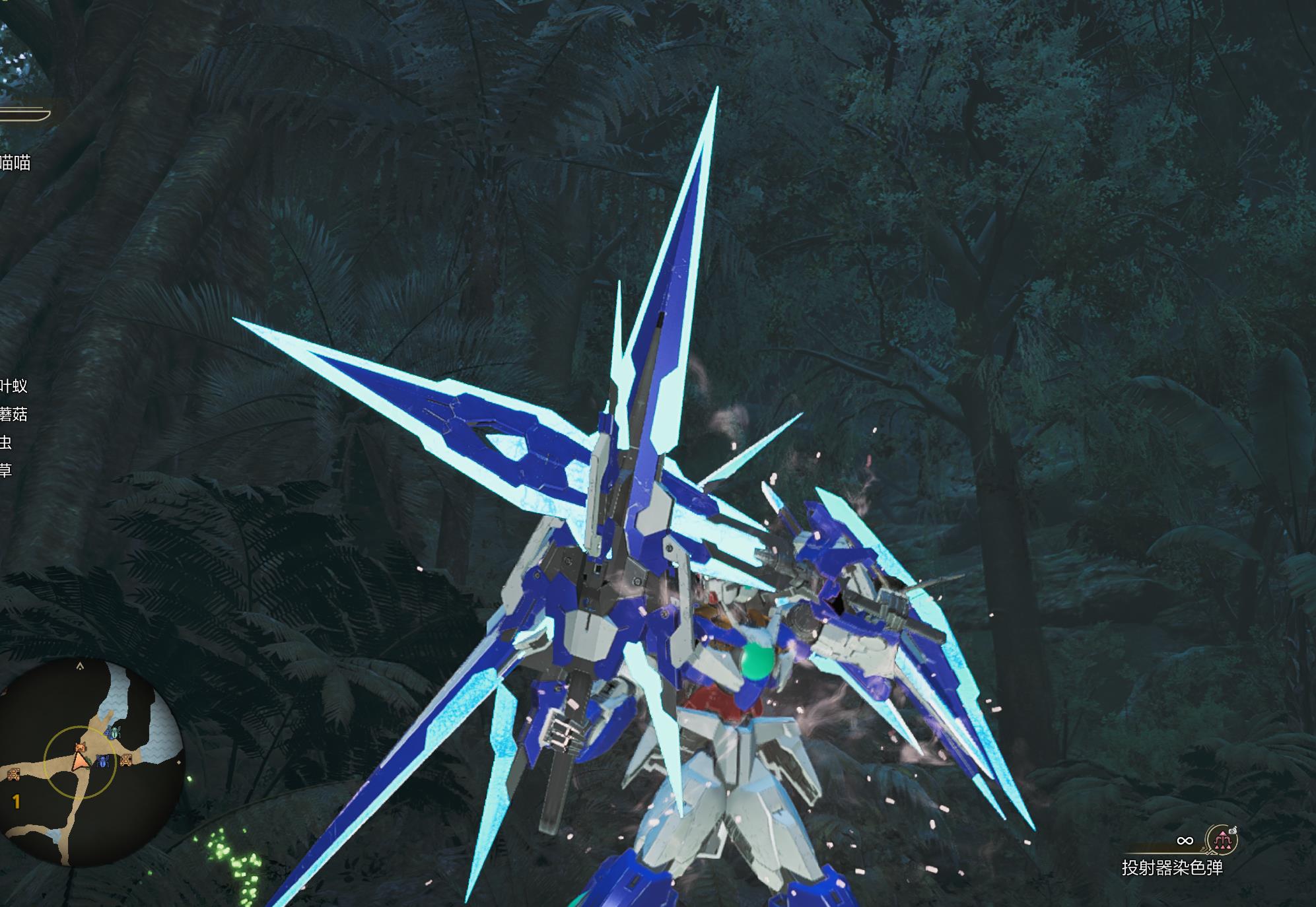Image resolution: width=1316 pixels, height=907 pixels.
Task: Select the orange monster icon on the minimap
Action: 81,747
